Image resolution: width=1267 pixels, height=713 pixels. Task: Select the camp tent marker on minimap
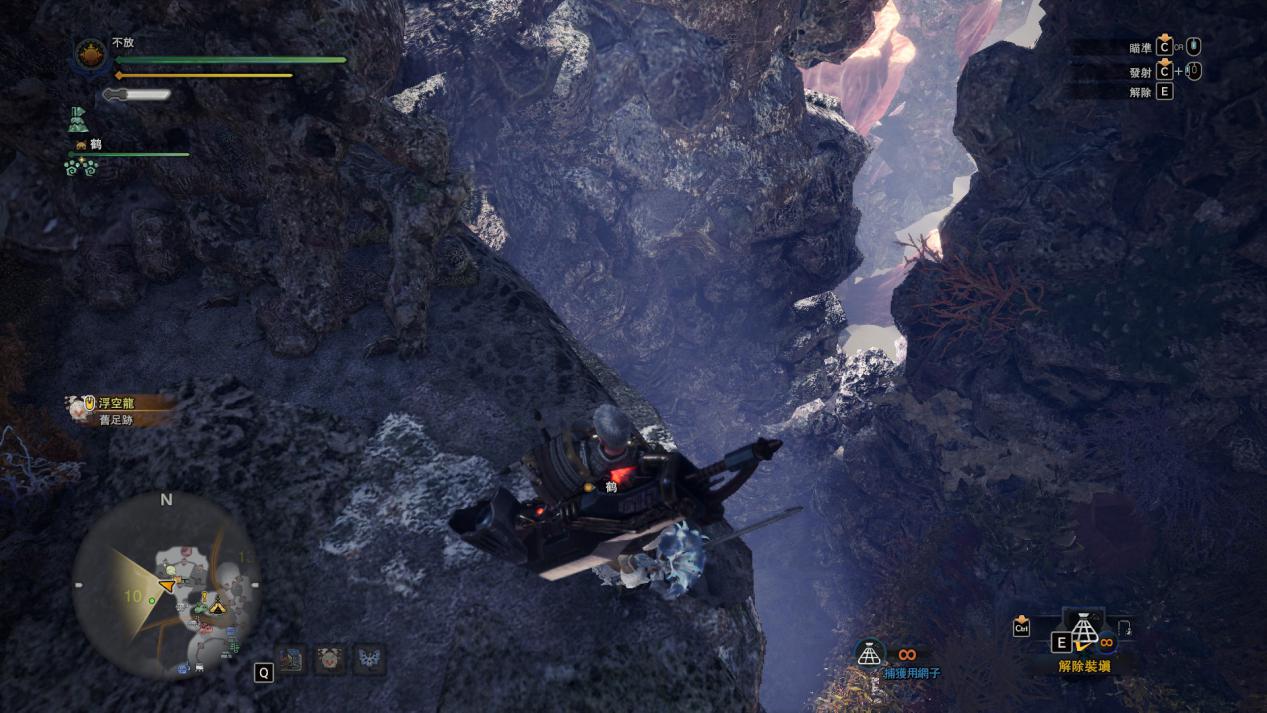click(x=217, y=606)
